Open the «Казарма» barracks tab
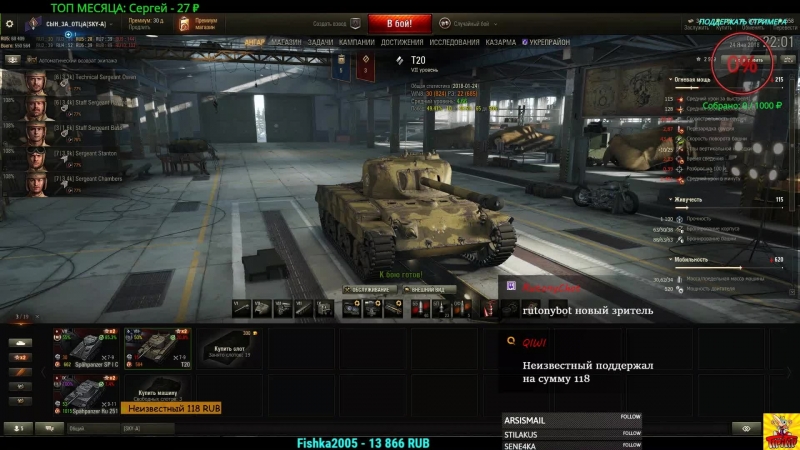The width and height of the screenshot is (800, 450). (501, 43)
